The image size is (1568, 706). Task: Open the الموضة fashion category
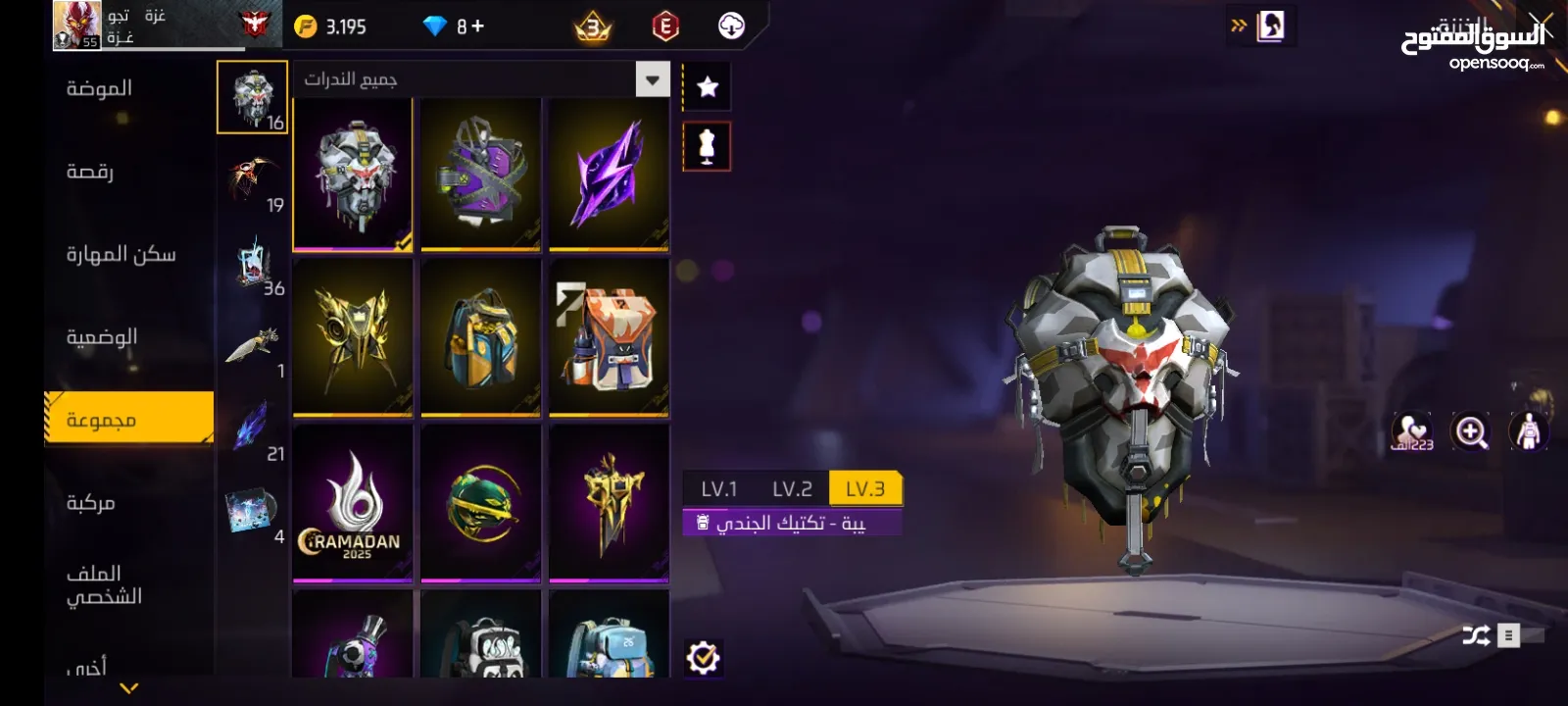pos(99,89)
